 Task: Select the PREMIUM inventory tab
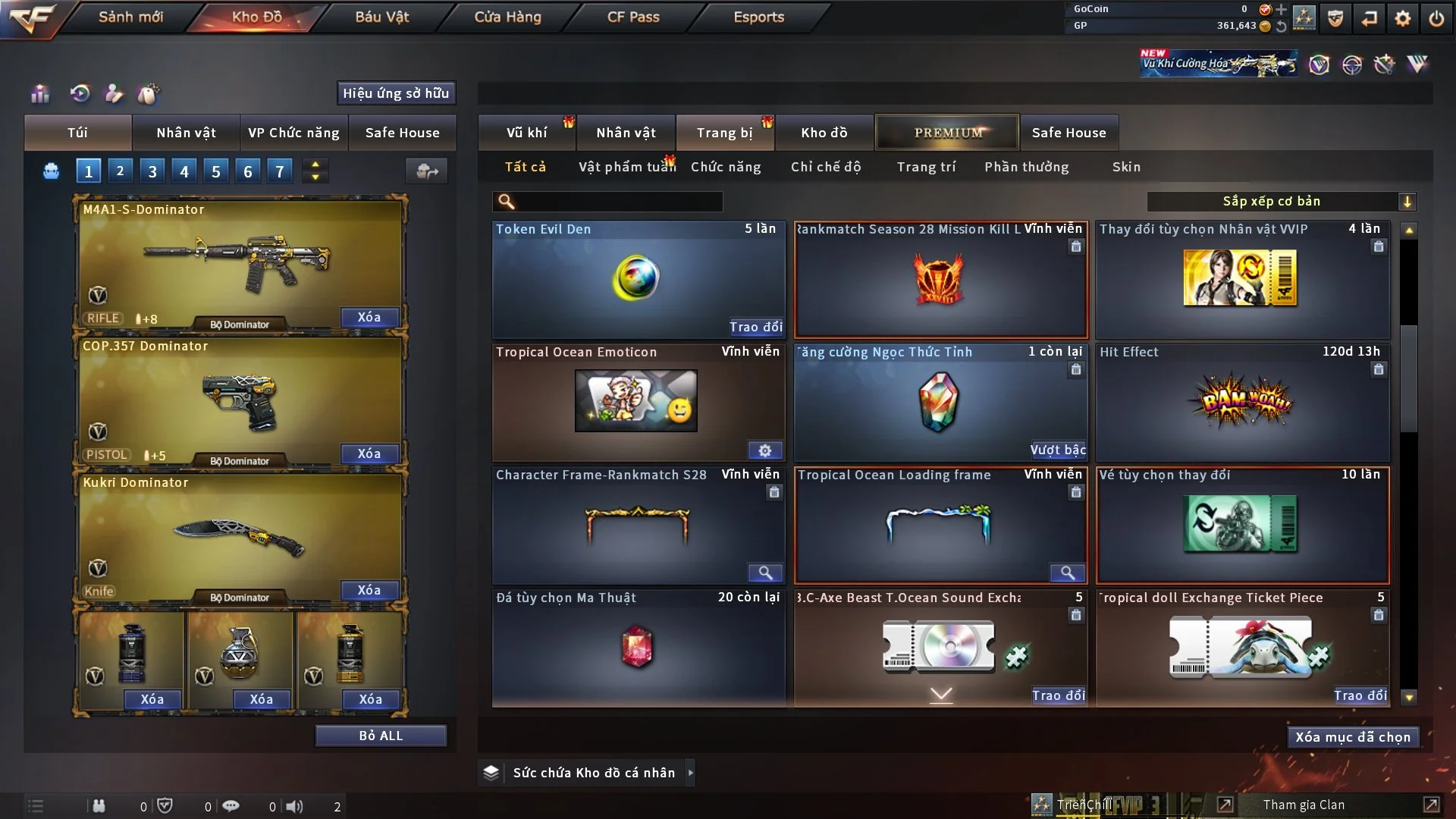point(947,133)
